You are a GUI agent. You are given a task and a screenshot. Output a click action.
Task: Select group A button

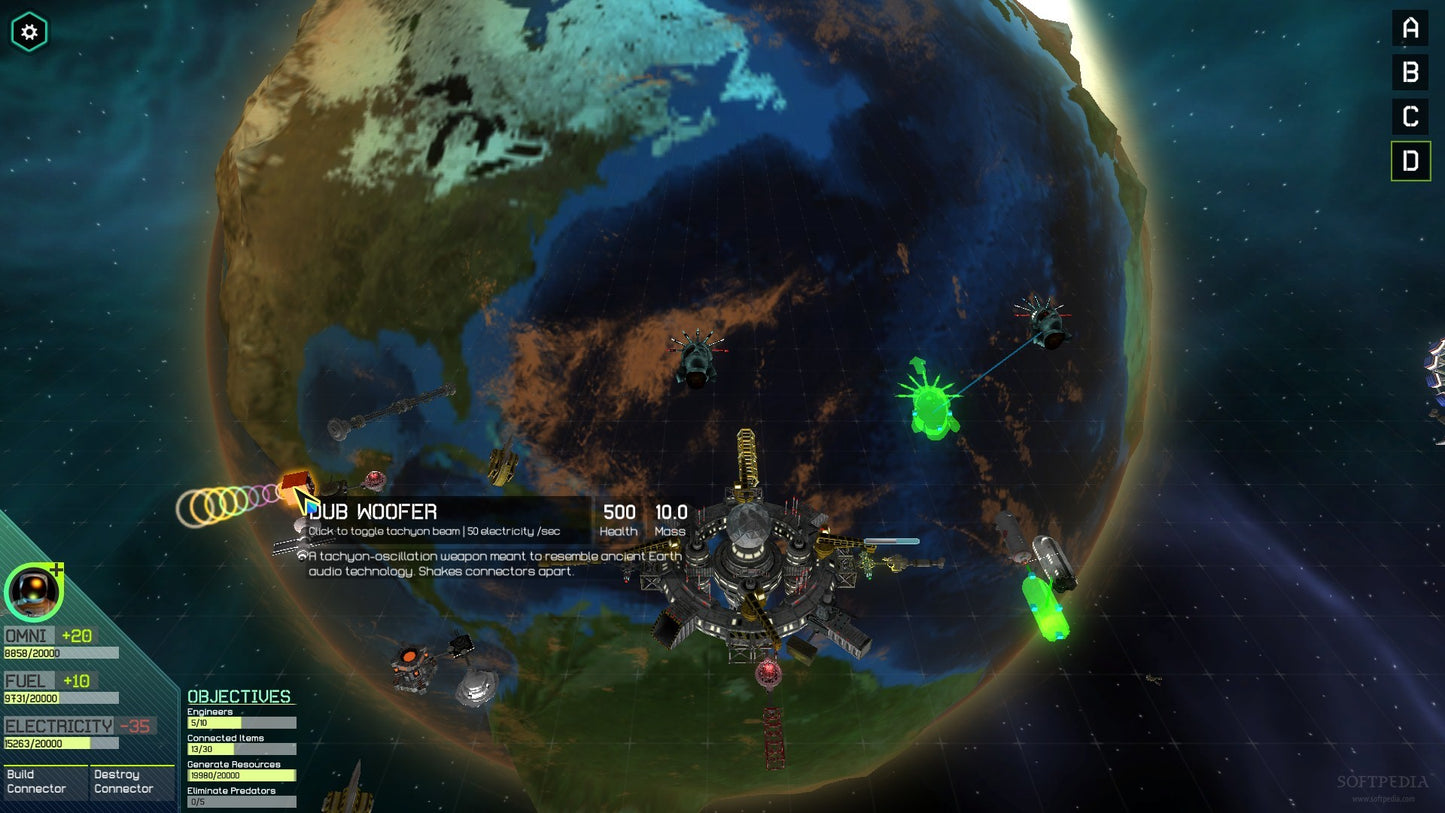point(1410,28)
